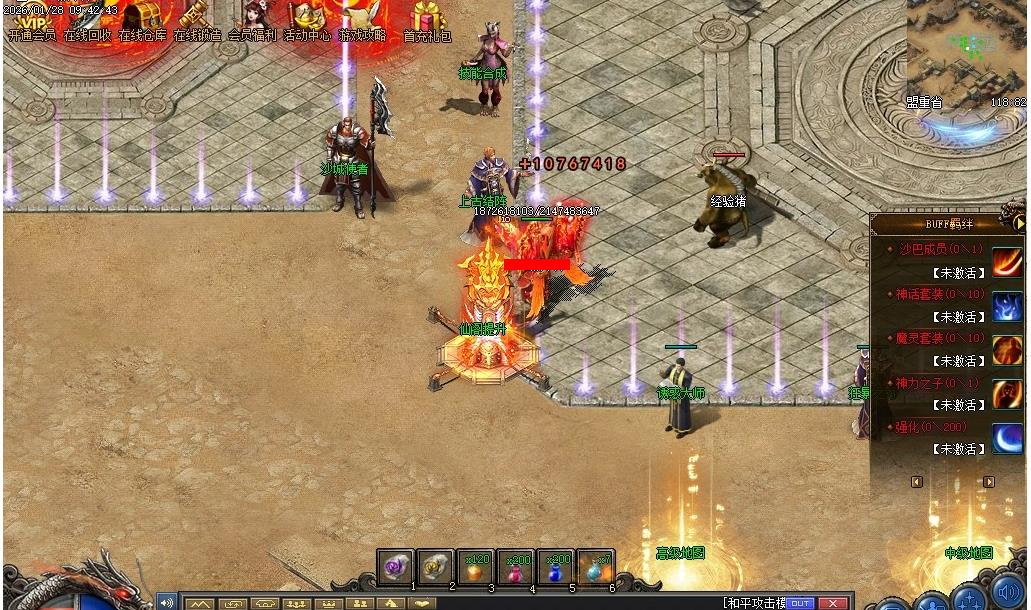Screen dimensions: 1031x610
Task: Select the 神话套装 blue flame buff icon
Action: pyautogui.click(x=1007, y=307)
